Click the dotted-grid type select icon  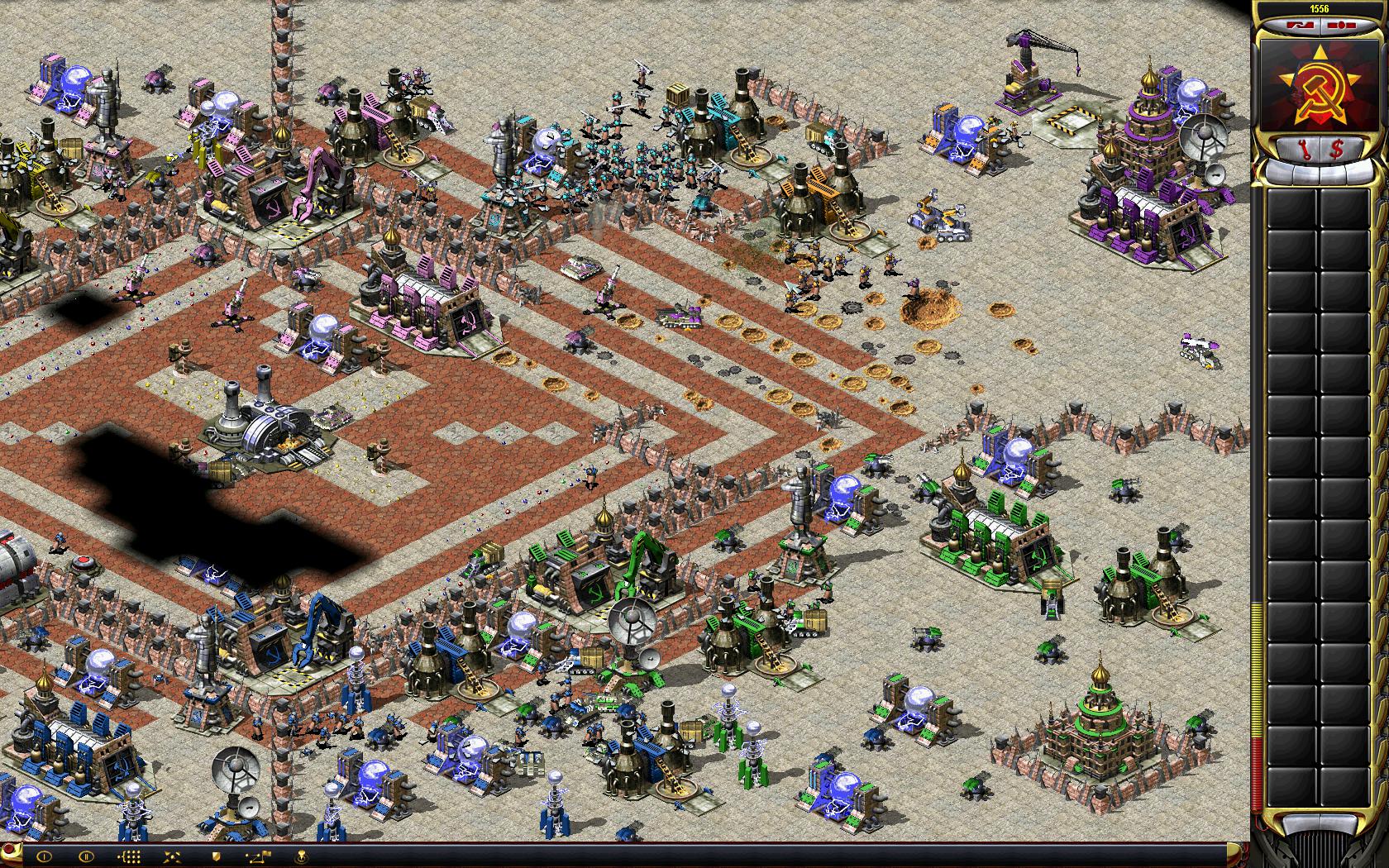pyautogui.click(x=131, y=856)
